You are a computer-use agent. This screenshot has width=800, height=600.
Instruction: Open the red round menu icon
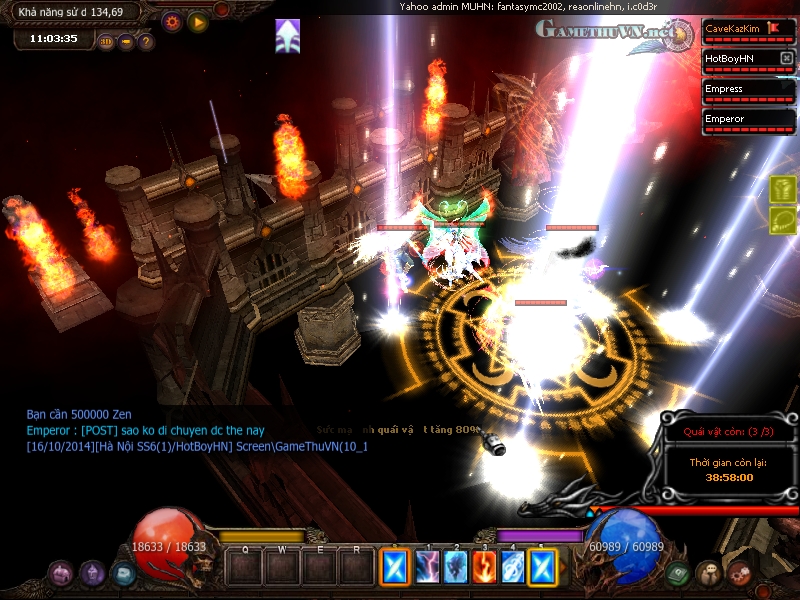(739, 573)
